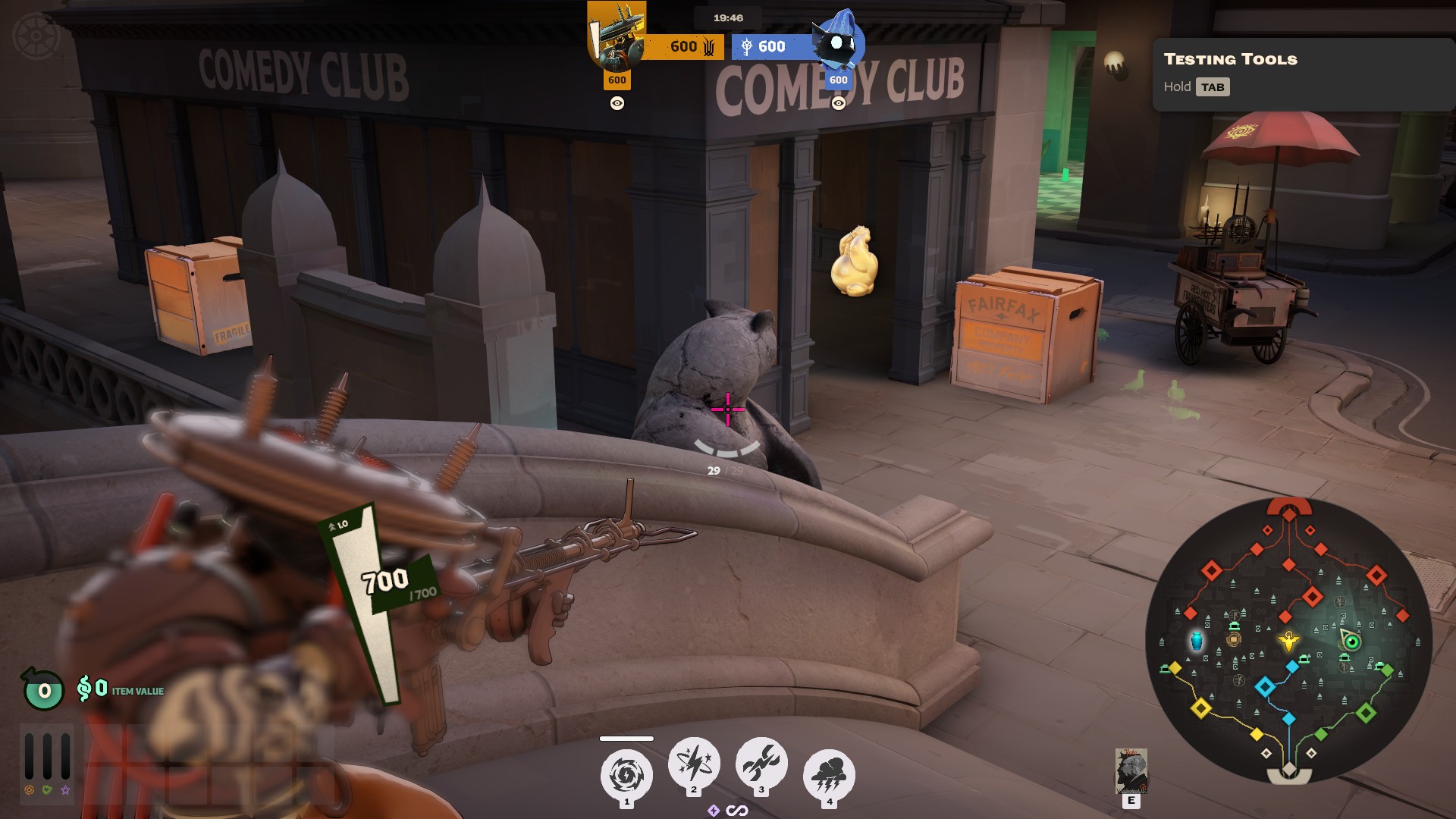Toggle spectate eye under the blue team portrait

click(x=837, y=102)
